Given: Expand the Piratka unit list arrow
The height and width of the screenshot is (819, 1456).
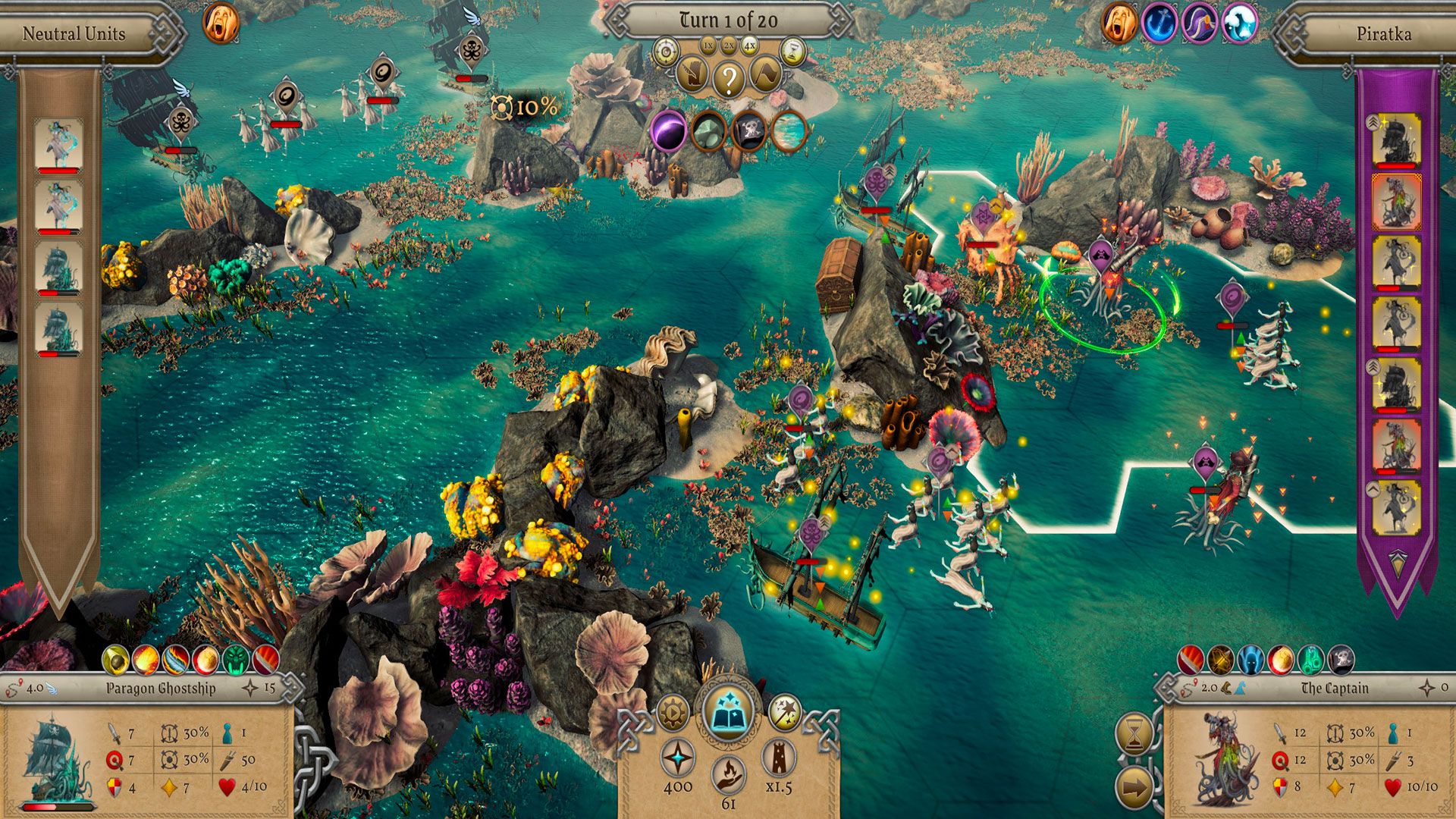Looking at the screenshot, I should pyautogui.click(x=1397, y=562).
